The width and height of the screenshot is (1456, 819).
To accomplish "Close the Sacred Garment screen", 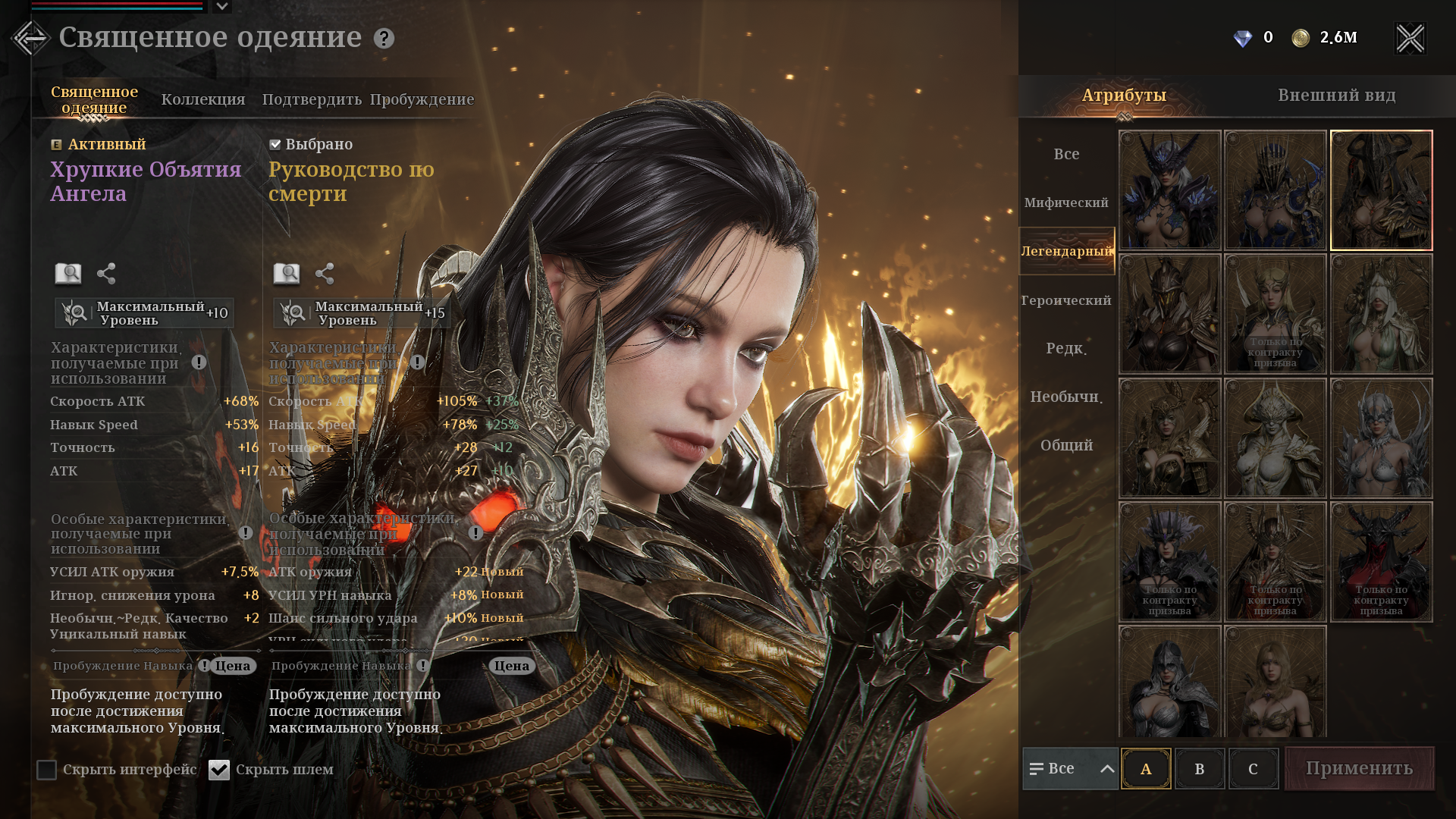I will click(1410, 38).
